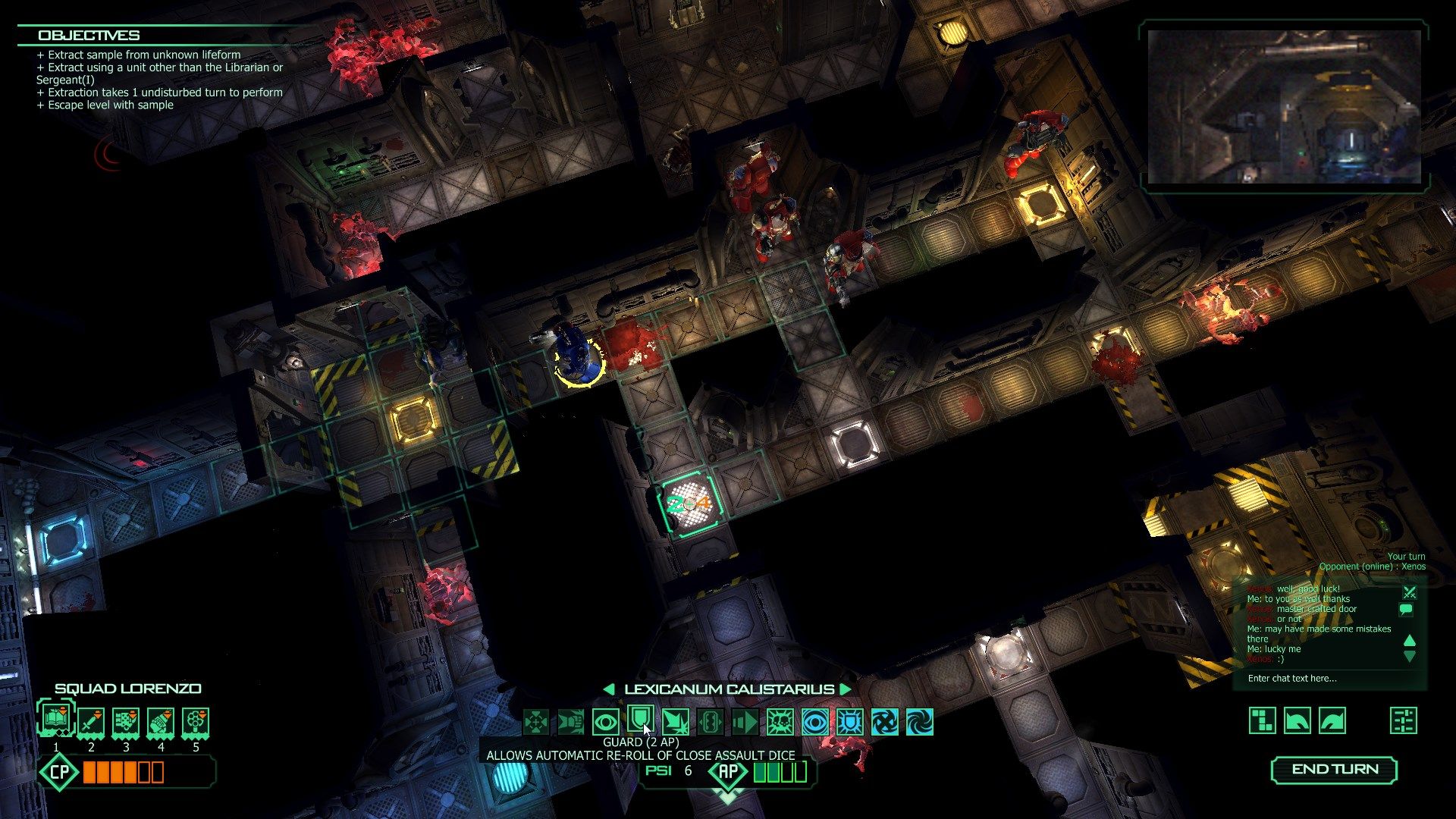Select squad unit 2 with sword icon

(91, 722)
